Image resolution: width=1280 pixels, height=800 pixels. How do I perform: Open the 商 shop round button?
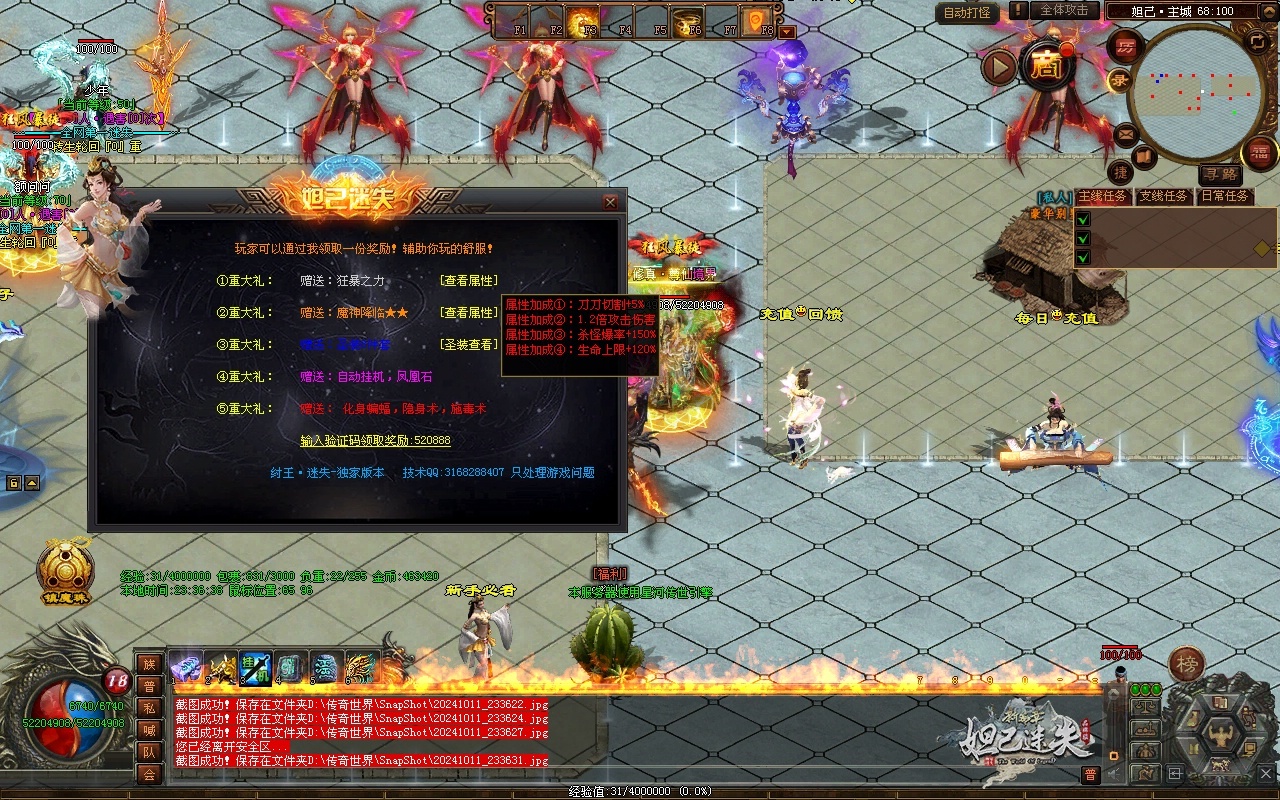pos(1047,66)
